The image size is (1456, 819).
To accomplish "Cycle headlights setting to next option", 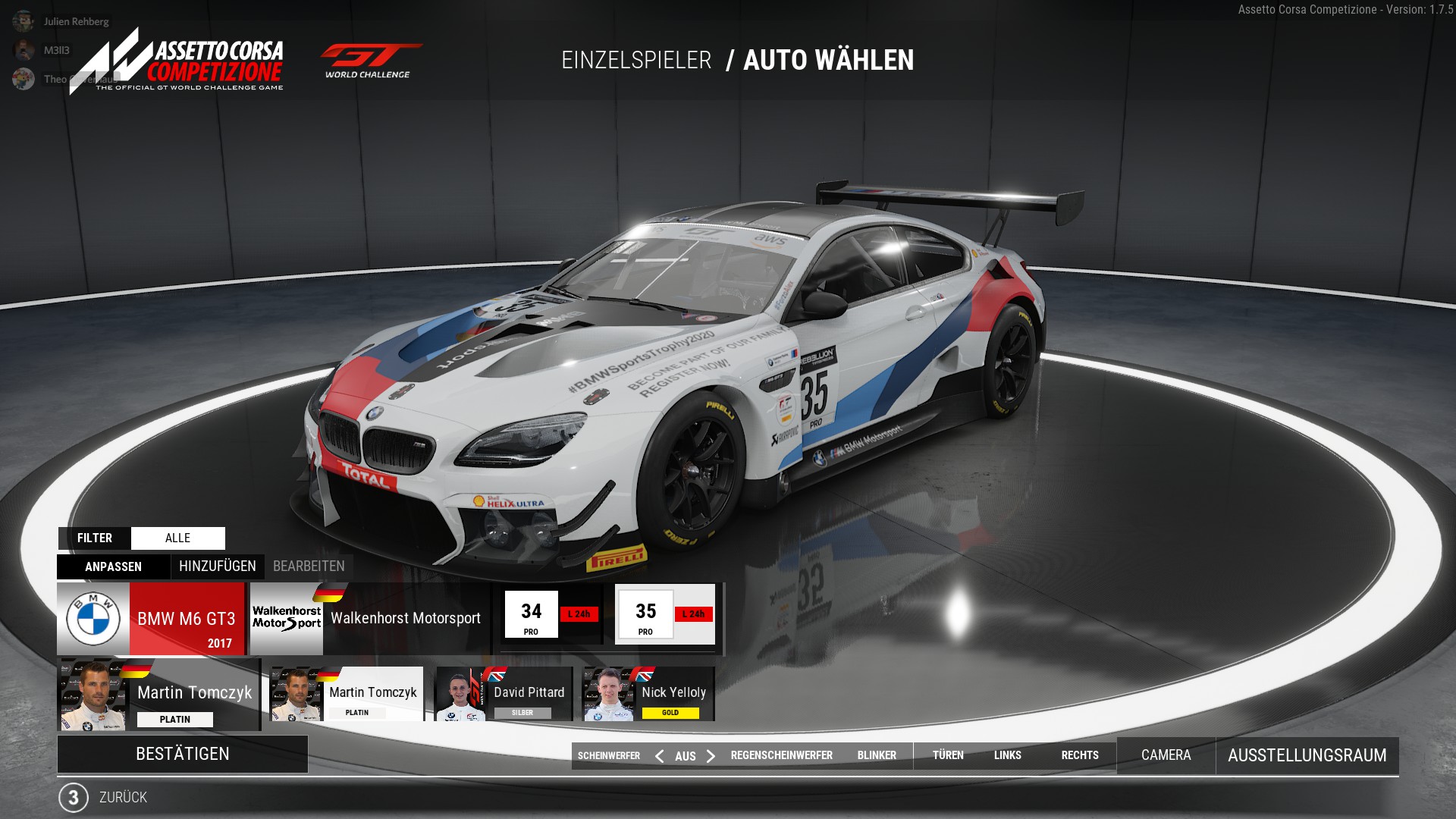I will [711, 756].
